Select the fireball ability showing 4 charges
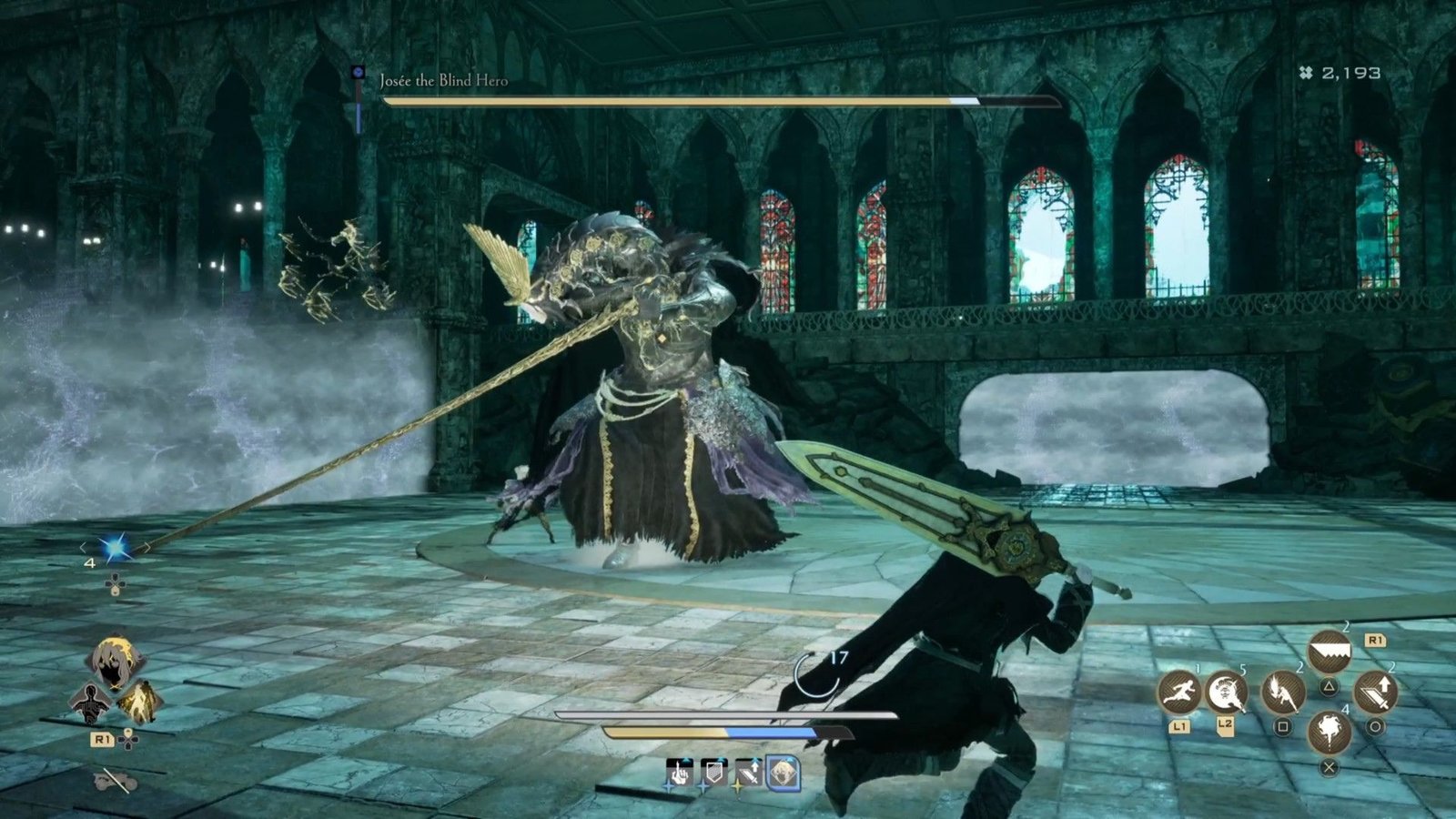 pyautogui.click(x=1330, y=733)
